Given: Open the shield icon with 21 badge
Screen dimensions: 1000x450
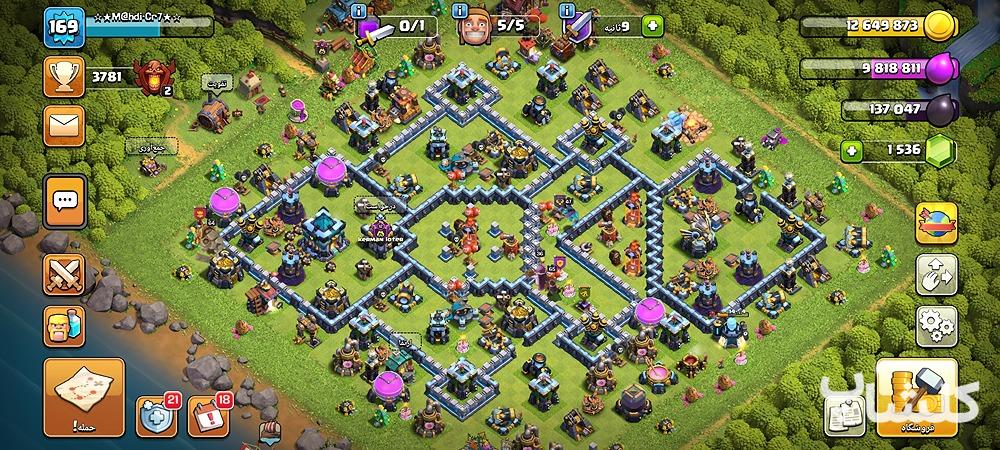Looking at the screenshot, I should pos(156,416).
